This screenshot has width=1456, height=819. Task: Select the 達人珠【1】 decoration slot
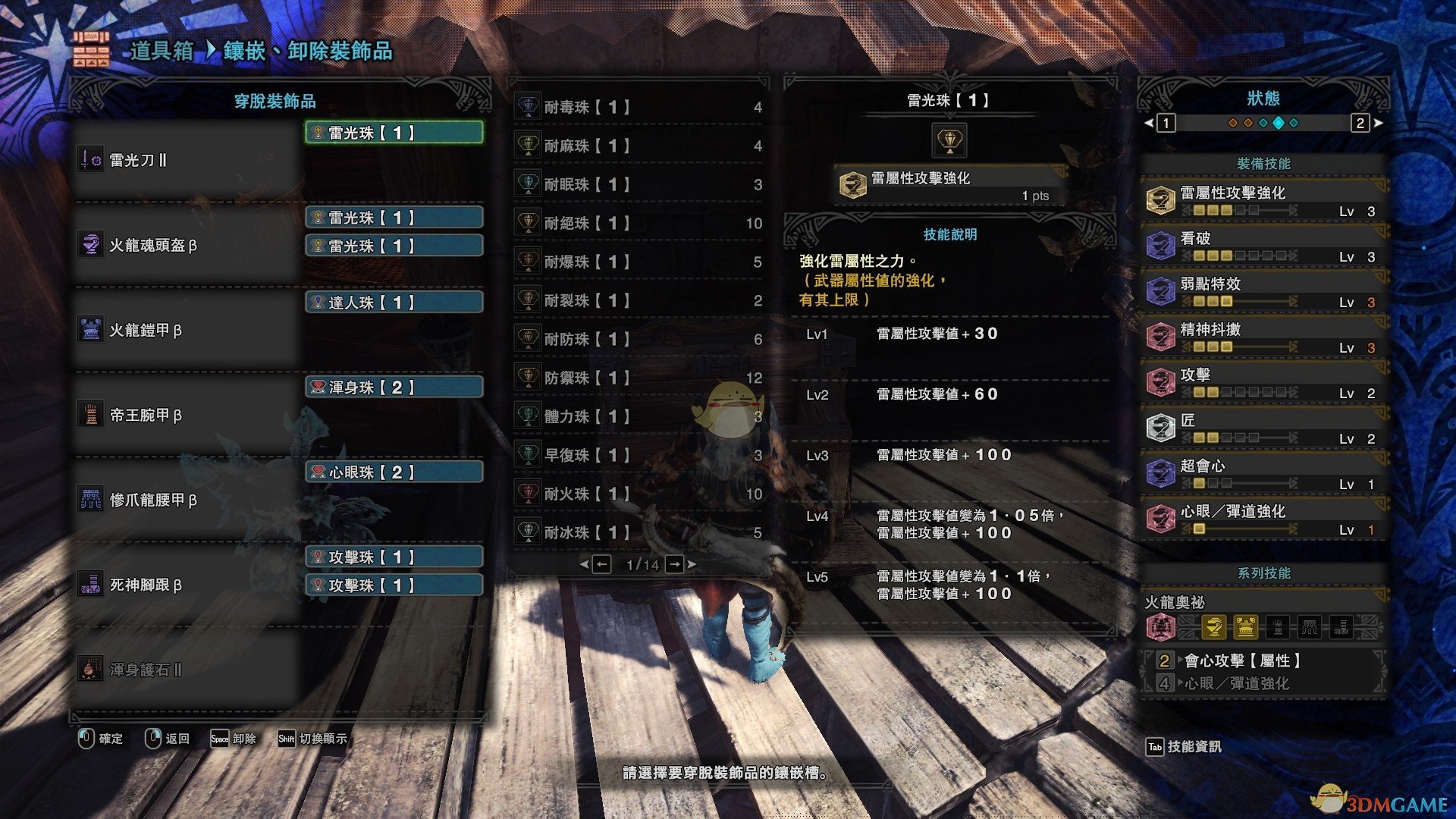pos(394,303)
